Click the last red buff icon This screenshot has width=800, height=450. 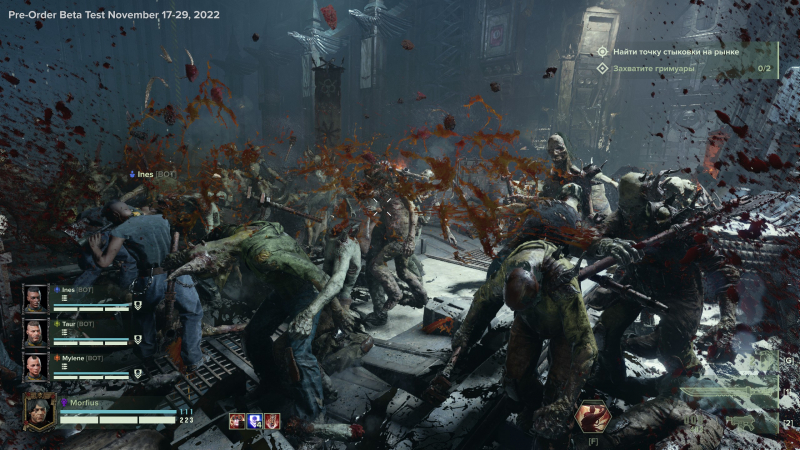(271, 421)
